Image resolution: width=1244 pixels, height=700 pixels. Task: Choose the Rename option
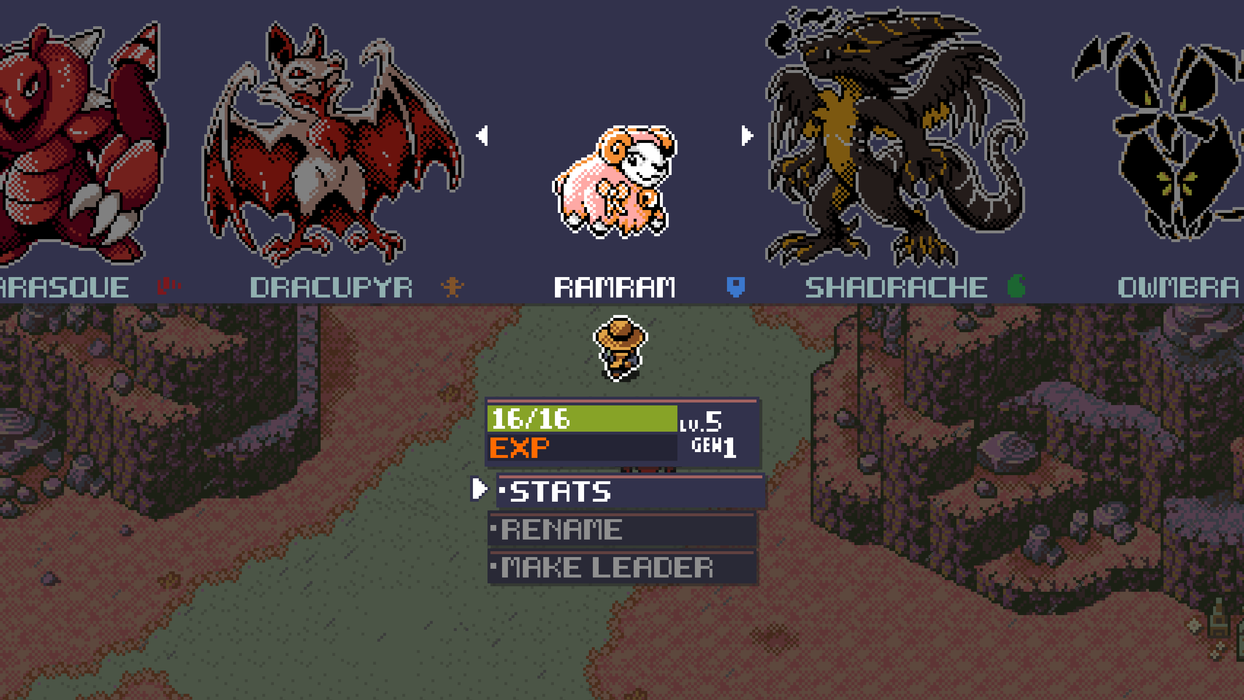coord(622,529)
